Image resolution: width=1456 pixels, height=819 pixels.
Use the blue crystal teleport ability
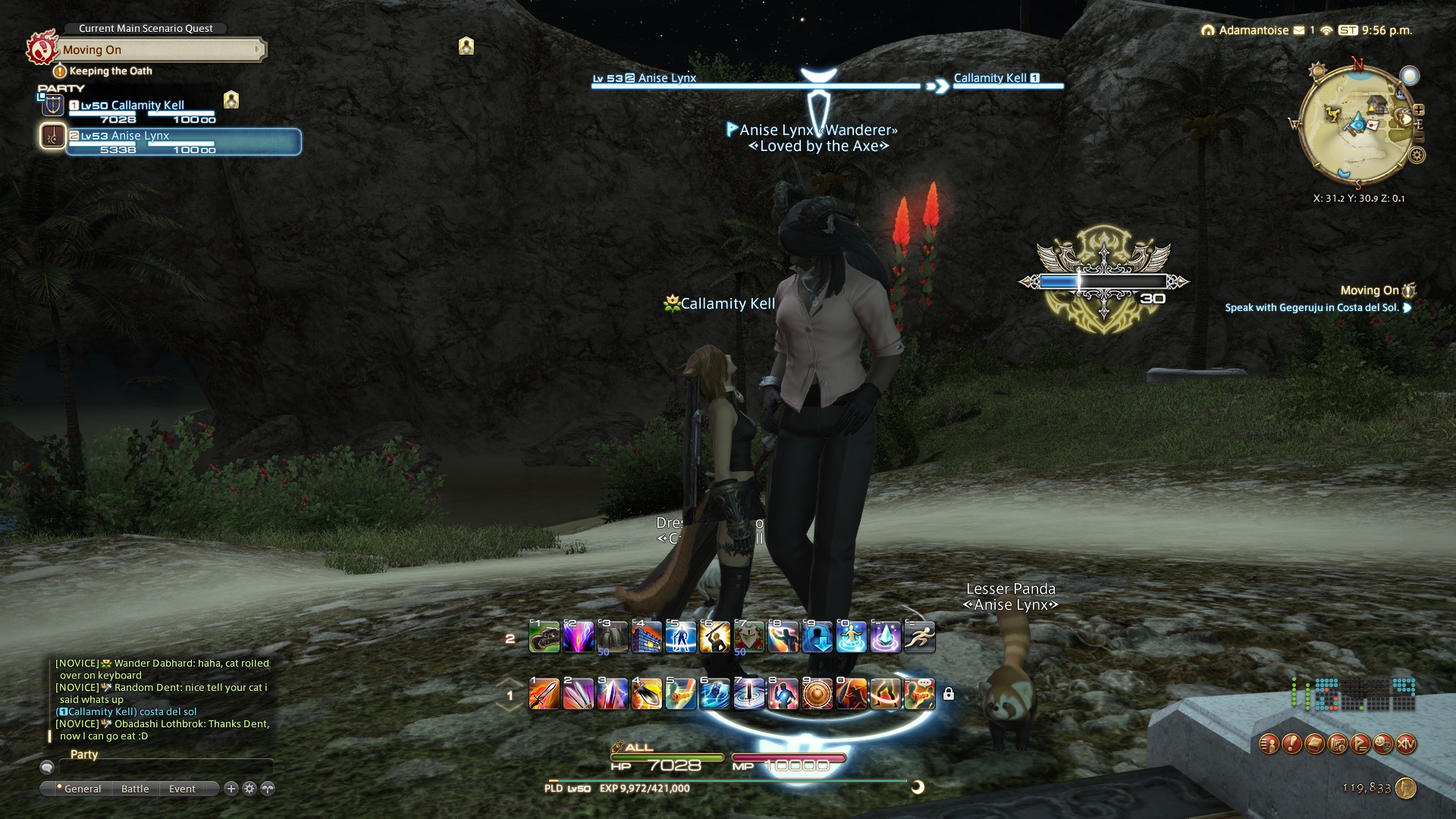(x=885, y=638)
